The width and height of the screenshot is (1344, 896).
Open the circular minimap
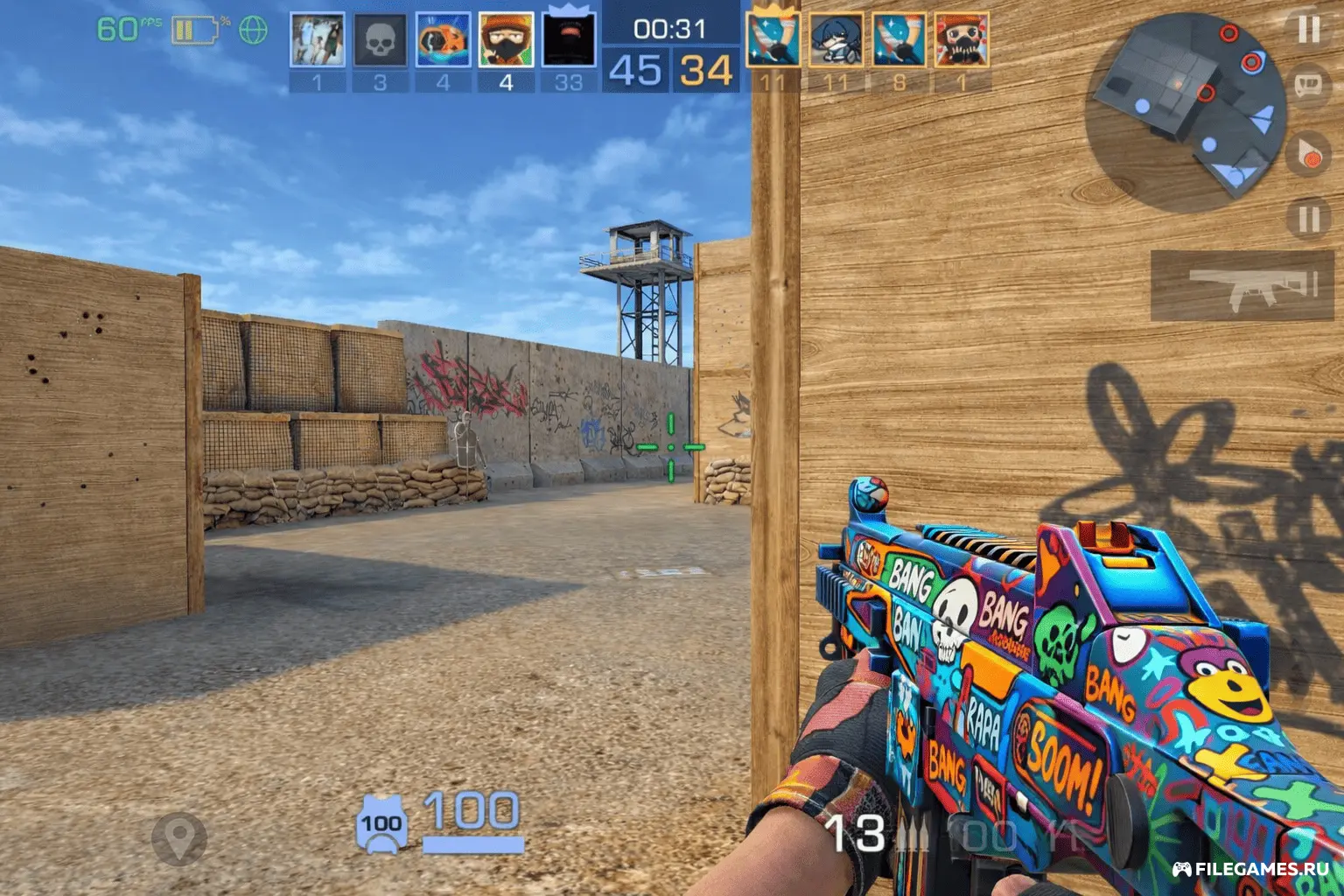click(1186, 114)
